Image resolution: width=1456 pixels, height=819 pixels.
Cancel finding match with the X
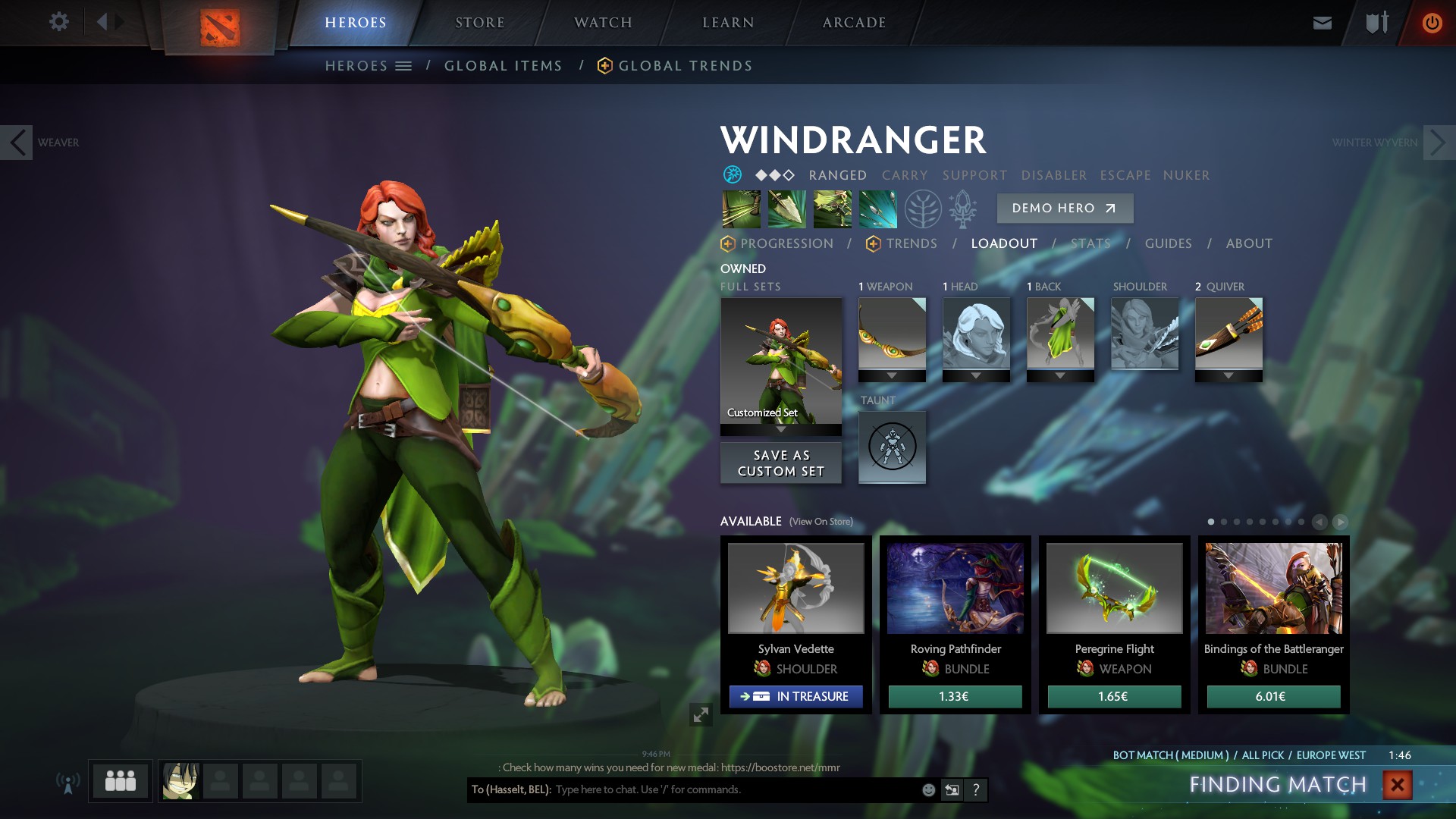point(1397,785)
